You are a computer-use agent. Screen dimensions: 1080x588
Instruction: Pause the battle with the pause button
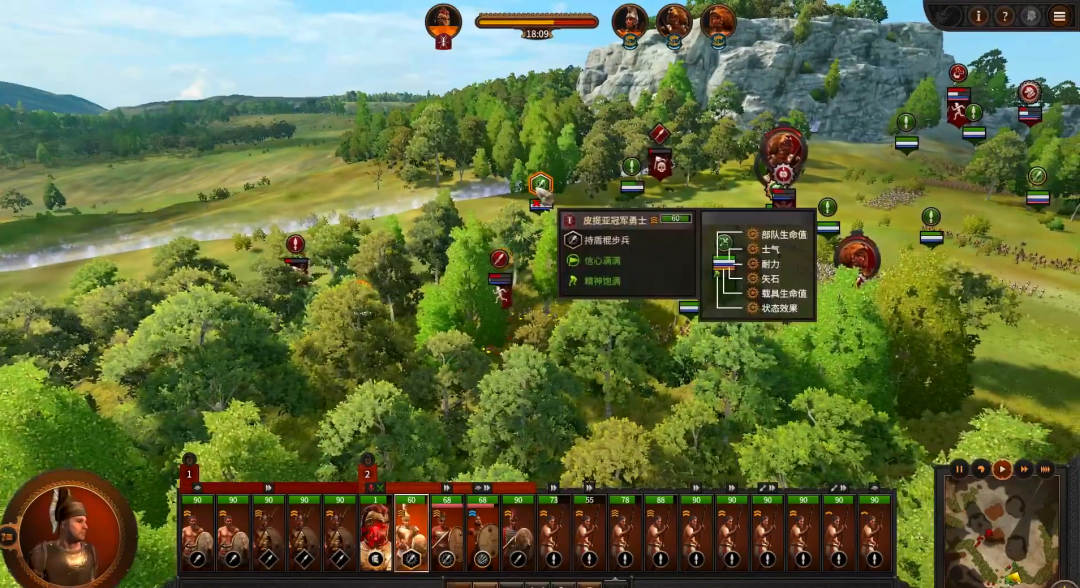tap(959, 469)
